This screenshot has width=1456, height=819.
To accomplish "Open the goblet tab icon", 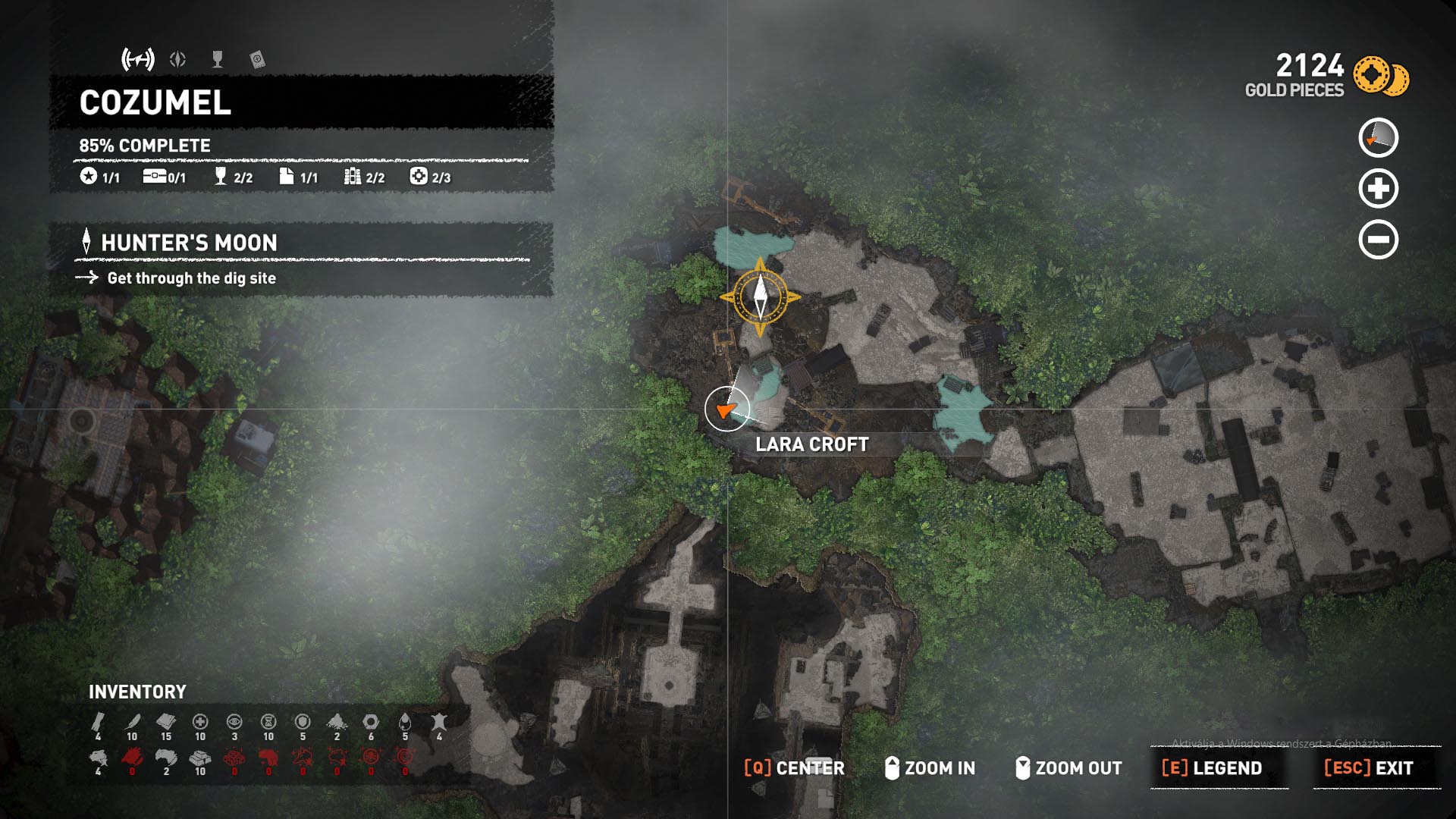I will pyautogui.click(x=218, y=59).
